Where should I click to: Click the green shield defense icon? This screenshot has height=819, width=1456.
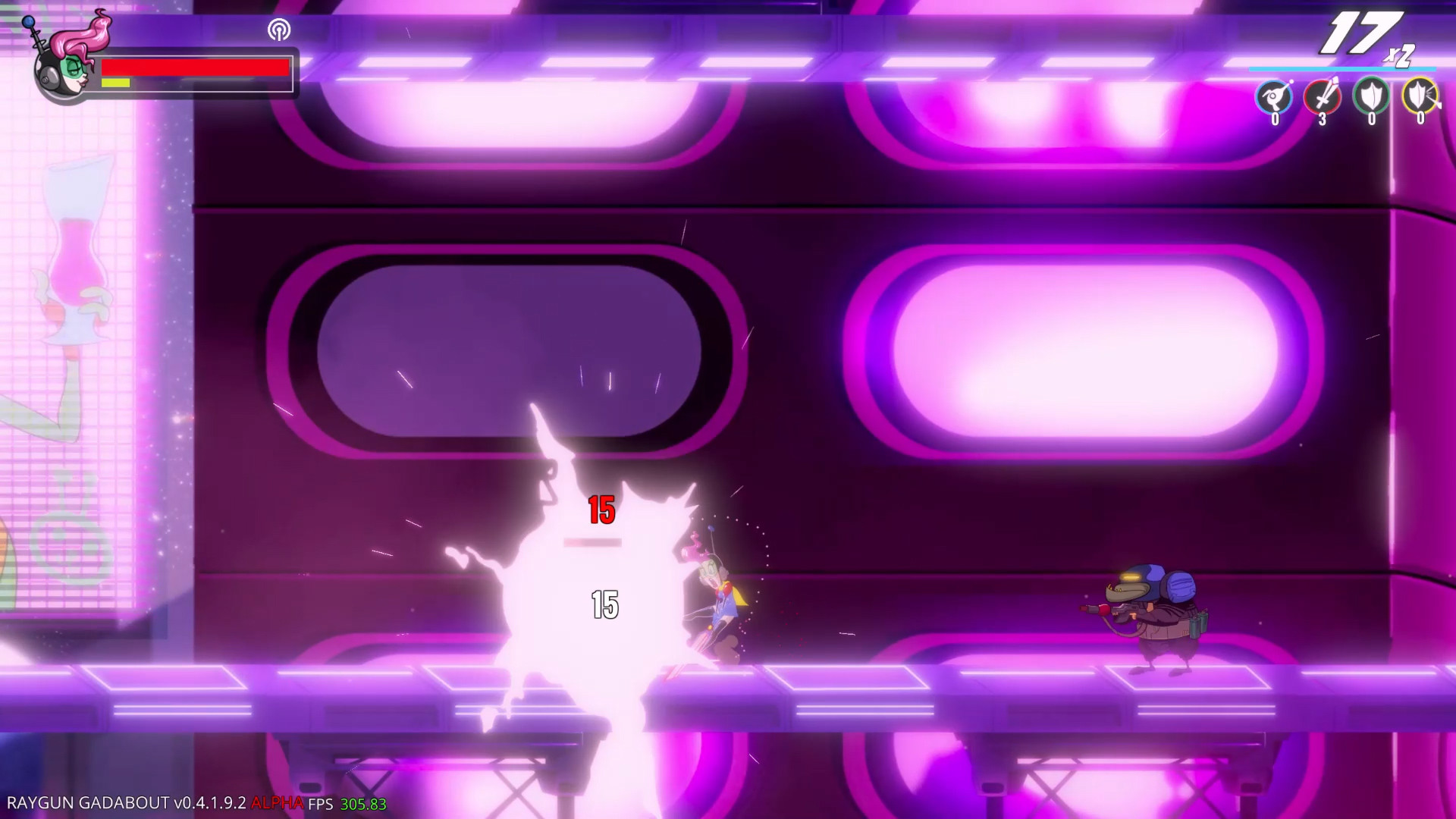tap(1371, 97)
